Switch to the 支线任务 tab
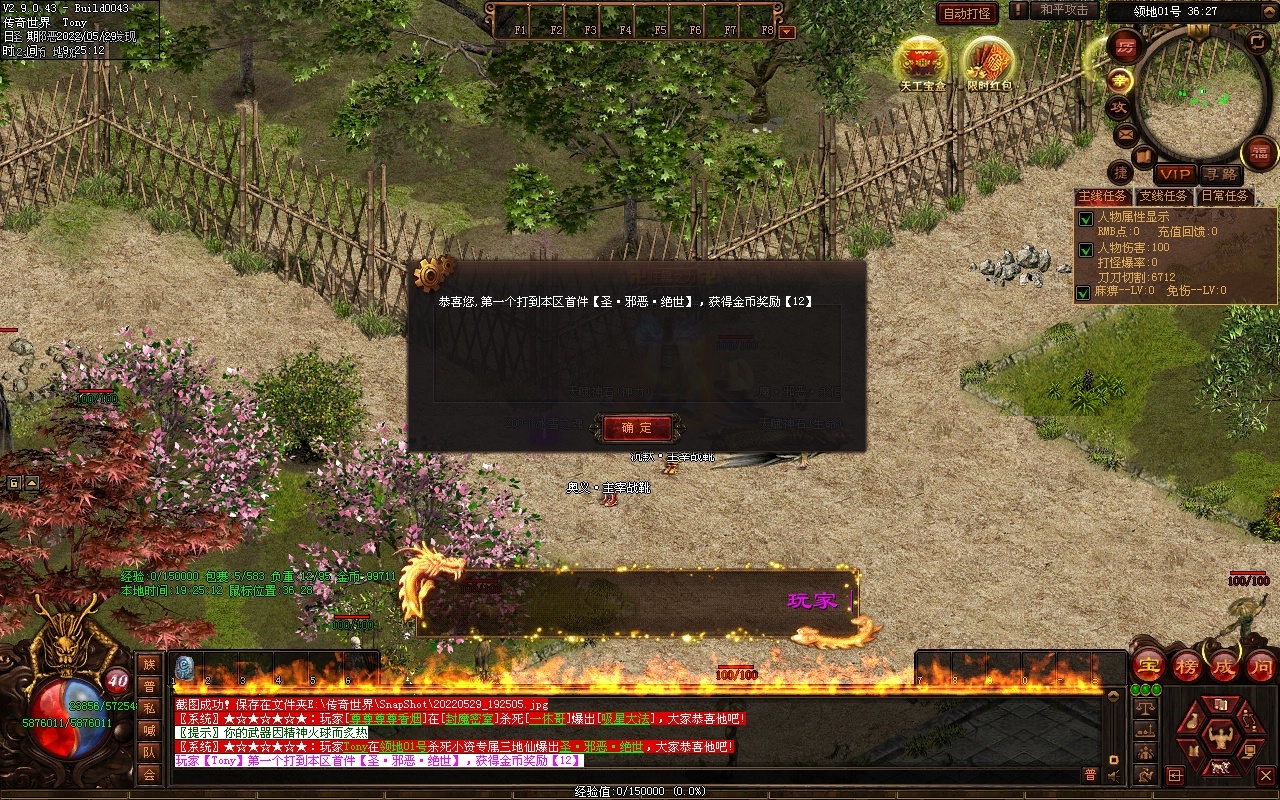 [x=1164, y=196]
